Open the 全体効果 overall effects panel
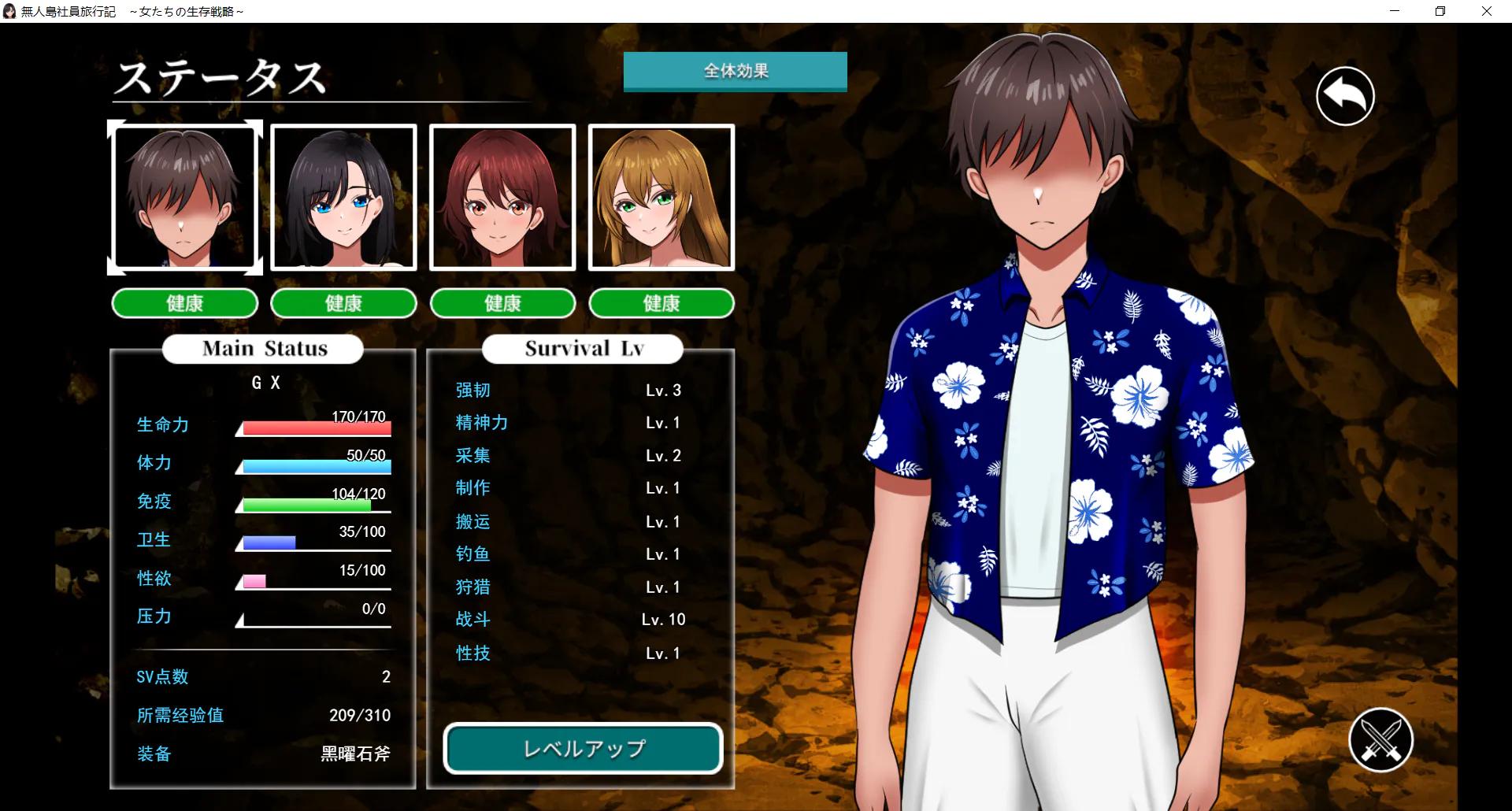 735,72
